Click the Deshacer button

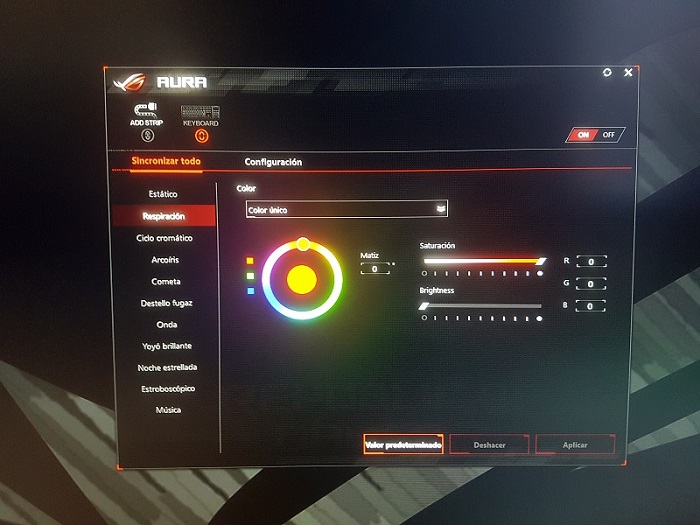489,445
